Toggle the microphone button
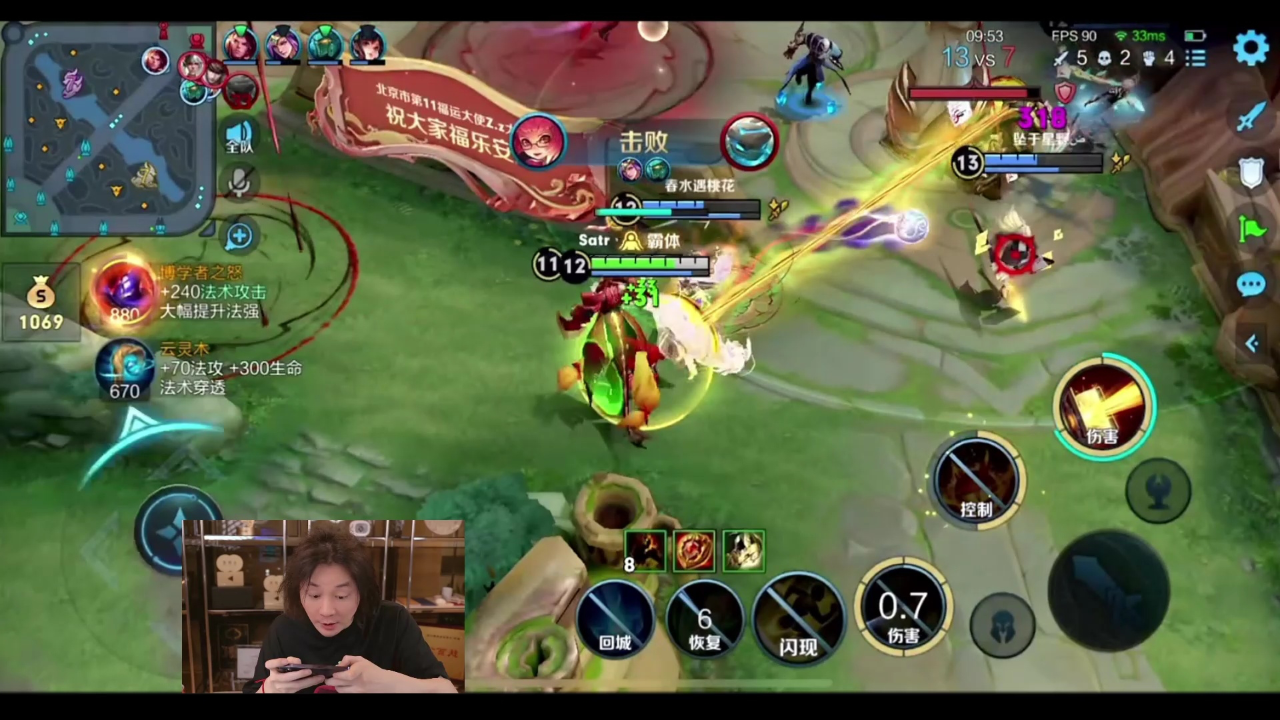This screenshot has width=1280, height=720. (239, 182)
